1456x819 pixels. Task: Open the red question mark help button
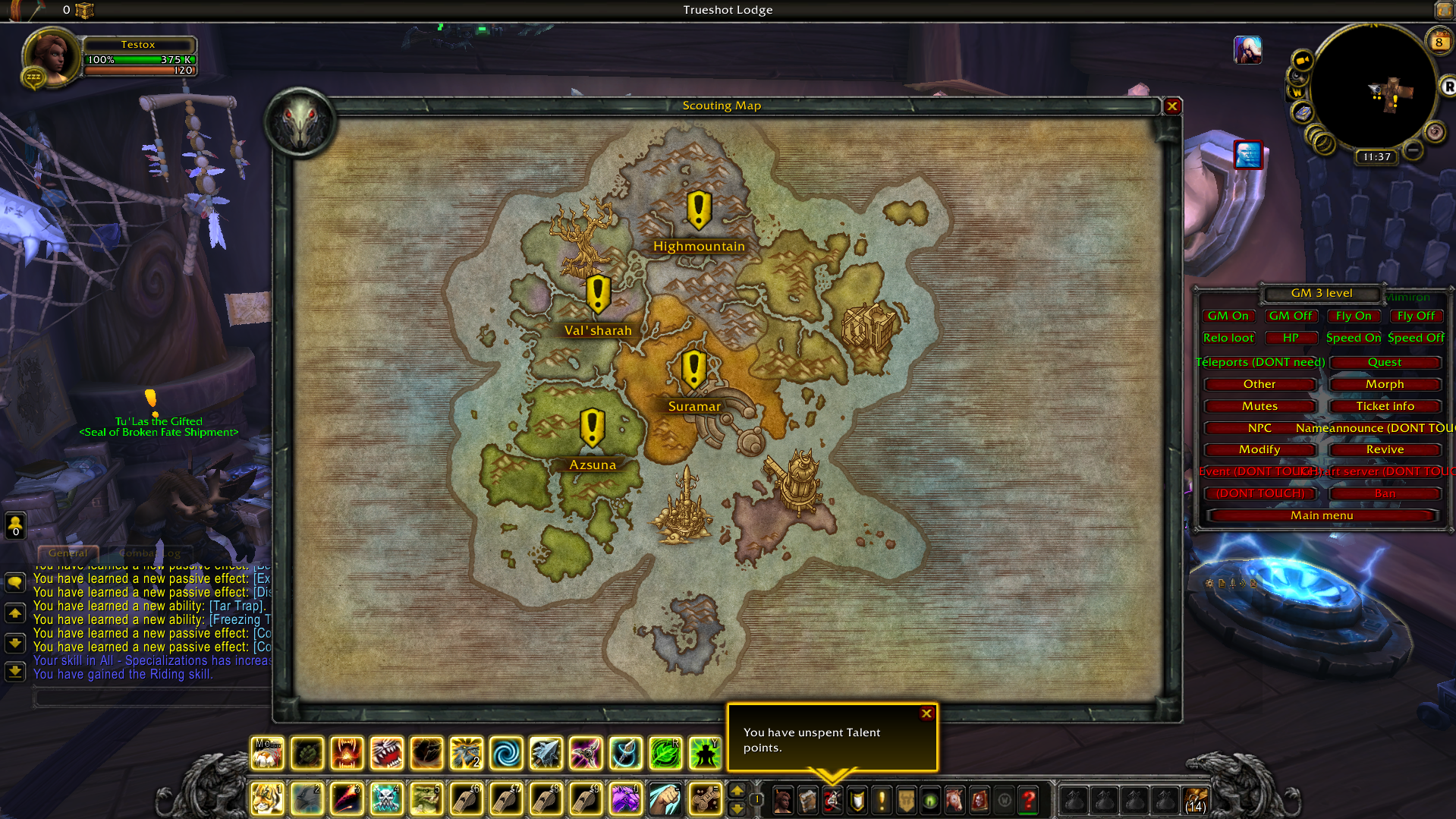pos(1028,799)
